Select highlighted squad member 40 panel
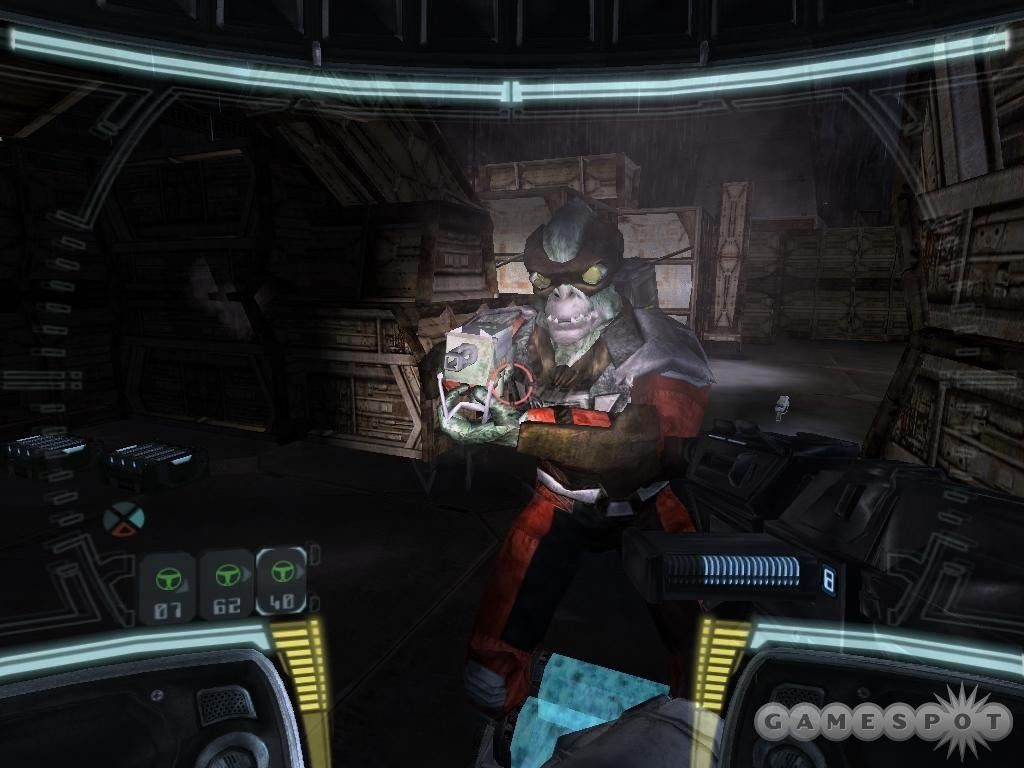The image size is (1024, 768). click(x=280, y=583)
